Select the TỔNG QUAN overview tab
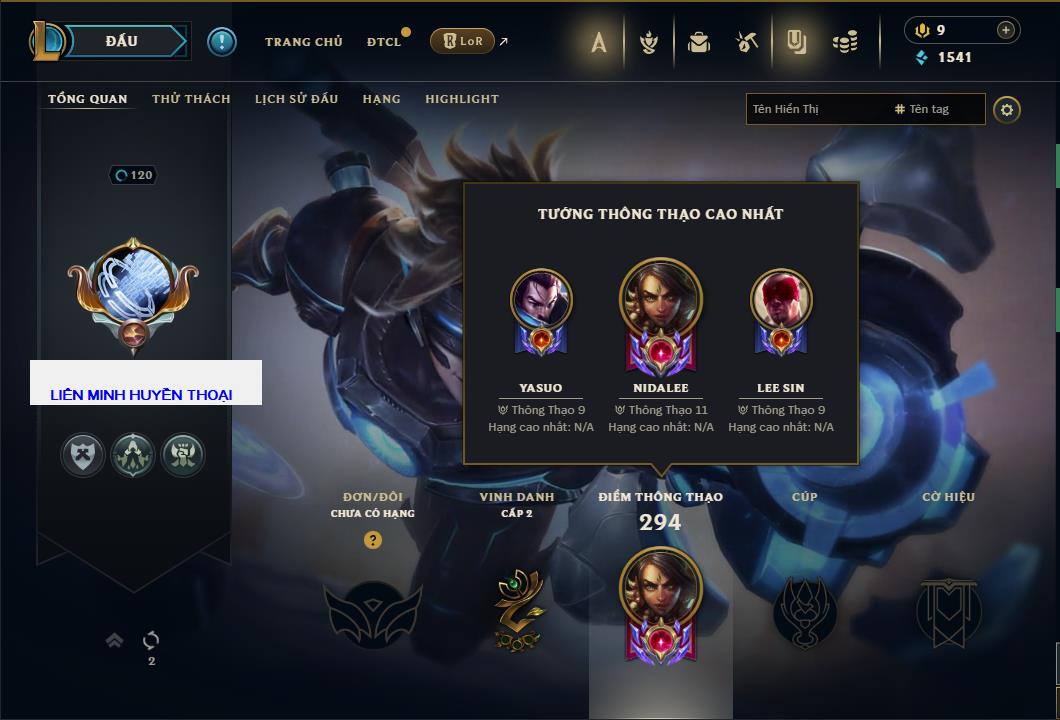The height and width of the screenshot is (720, 1060). pos(88,99)
